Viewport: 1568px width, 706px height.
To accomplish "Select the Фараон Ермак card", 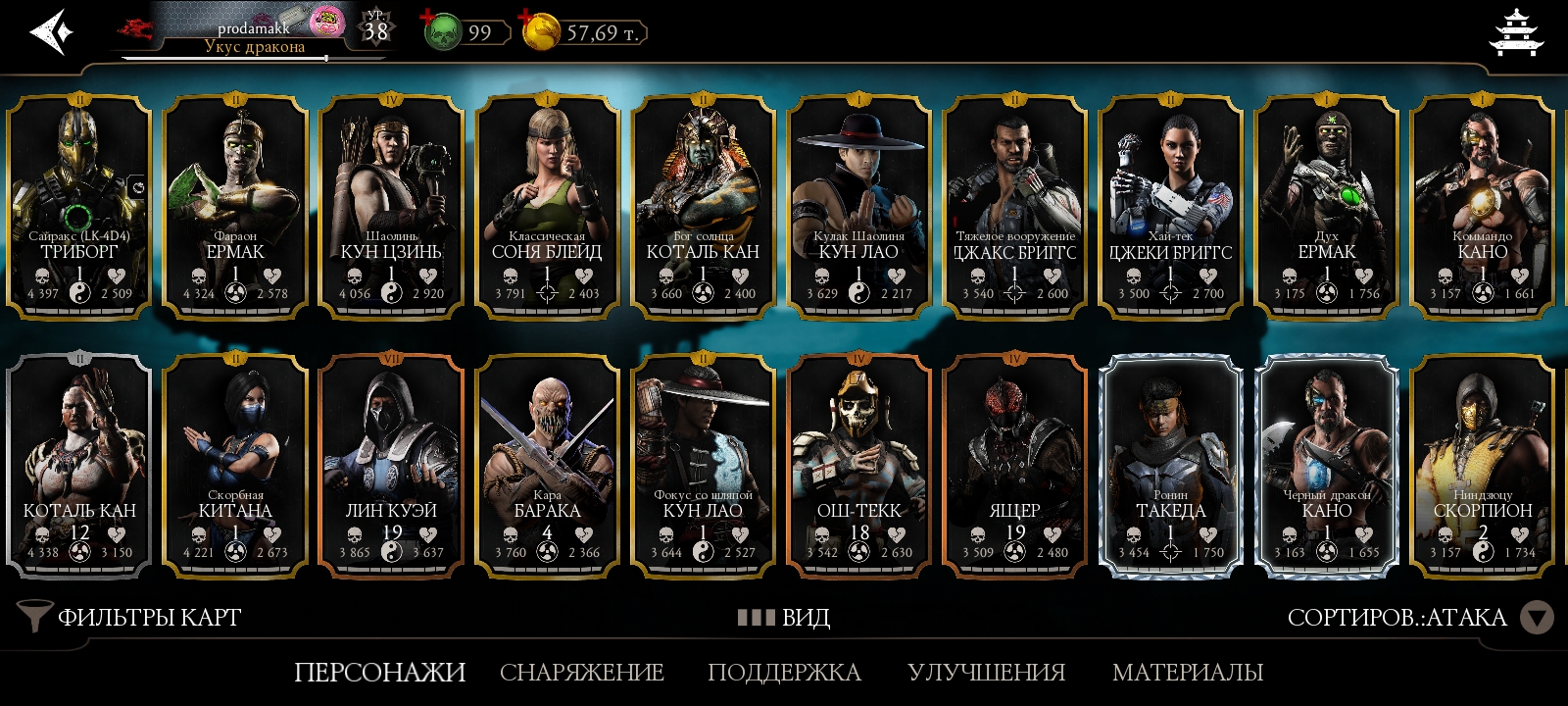I will (235, 208).
